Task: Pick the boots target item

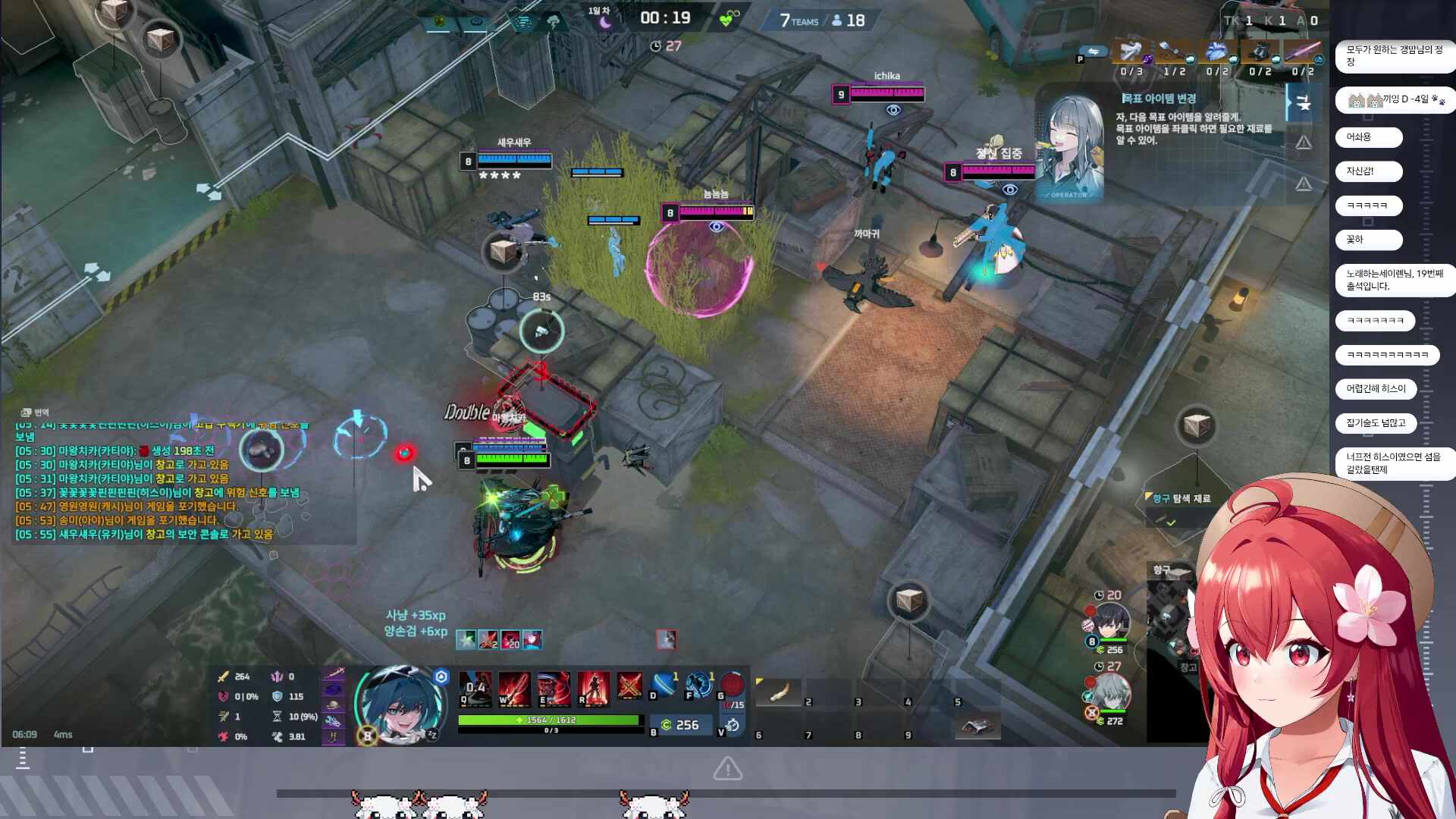Action: click(1259, 52)
